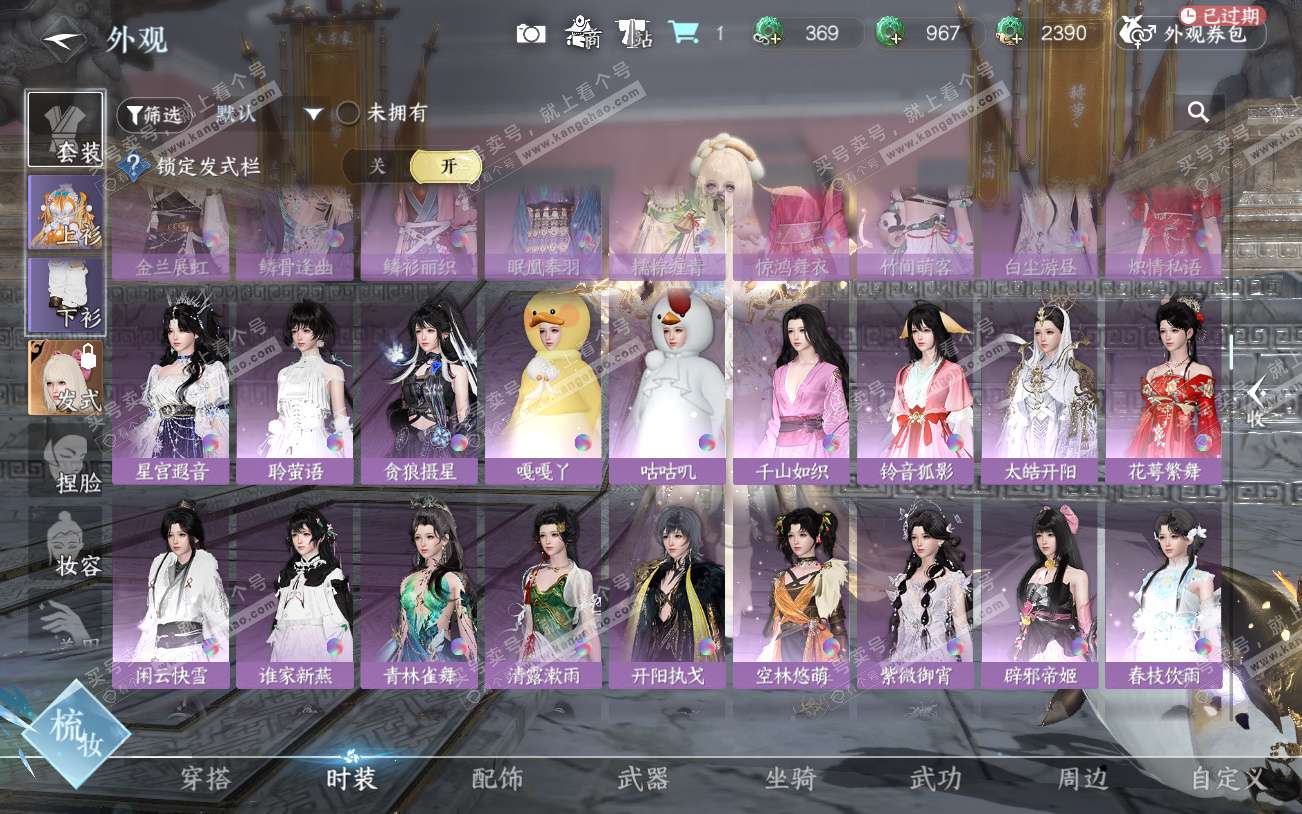Open the 外观券包 coupon pack
The image size is (1302, 814).
[x=1191, y=34]
